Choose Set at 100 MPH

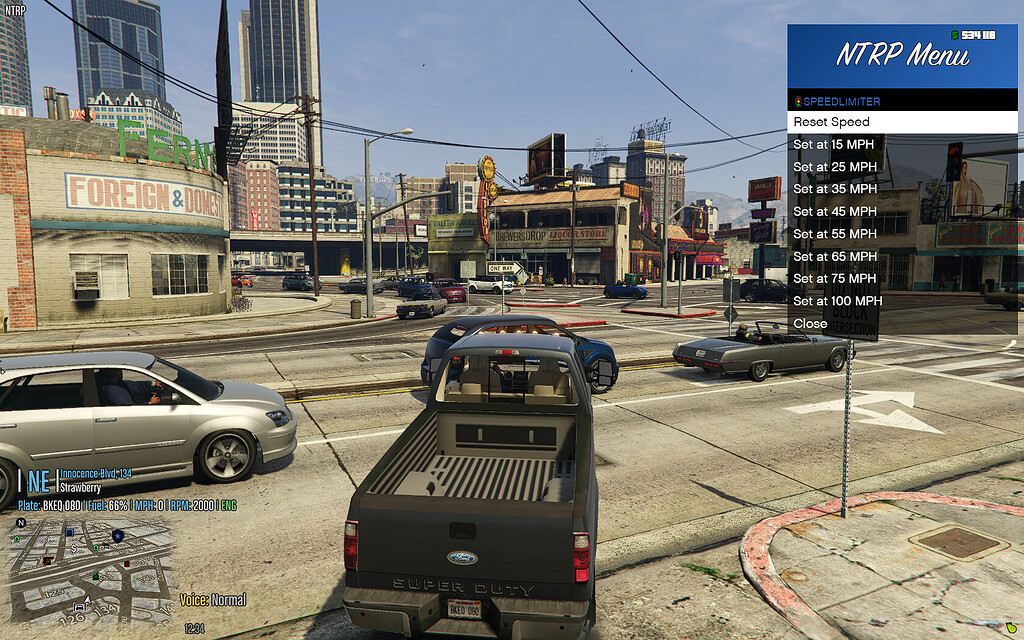(x=838, y=301)
